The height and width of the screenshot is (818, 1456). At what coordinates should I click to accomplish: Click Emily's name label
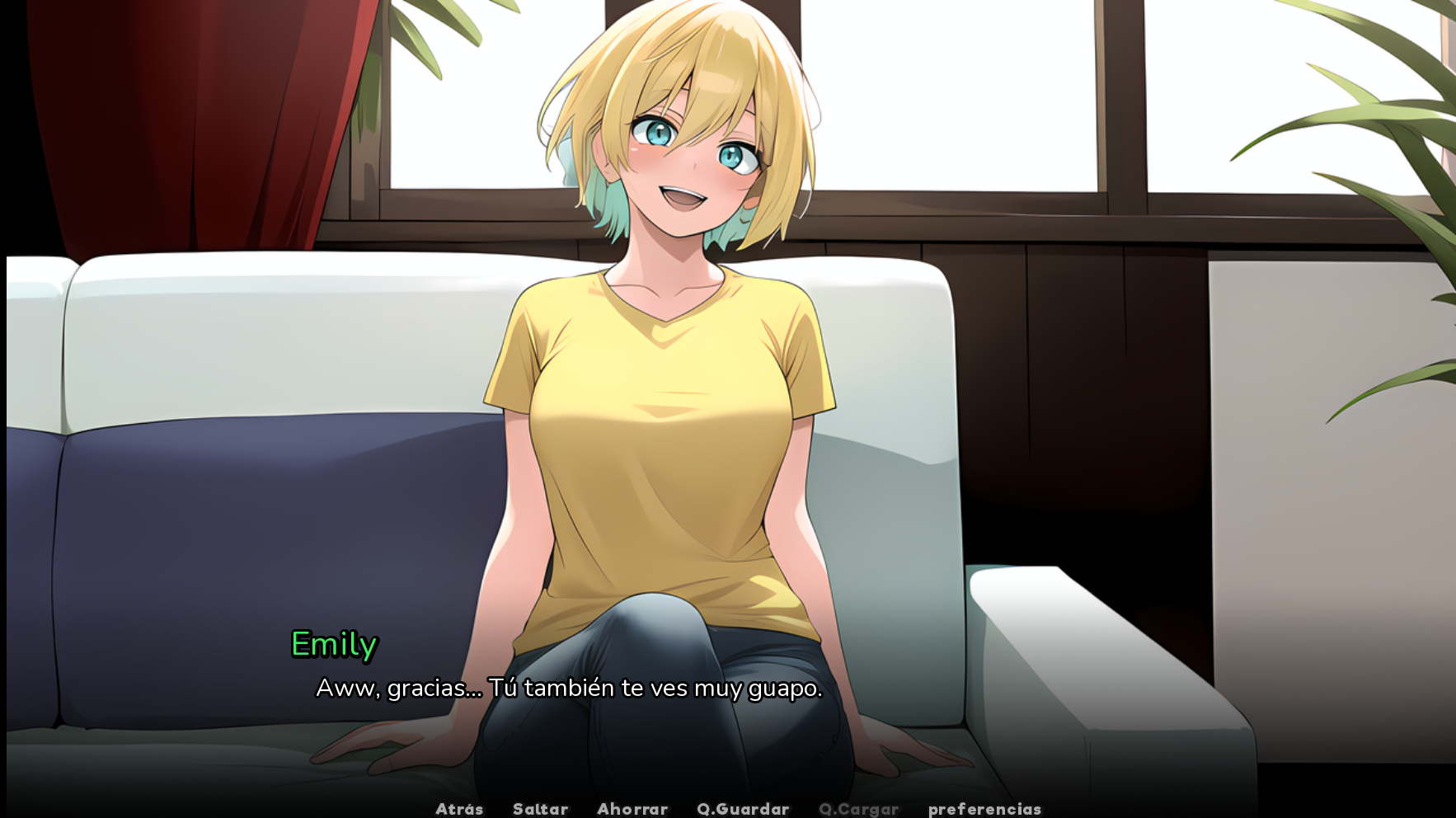pyautogui.click(x=333, y=646)
